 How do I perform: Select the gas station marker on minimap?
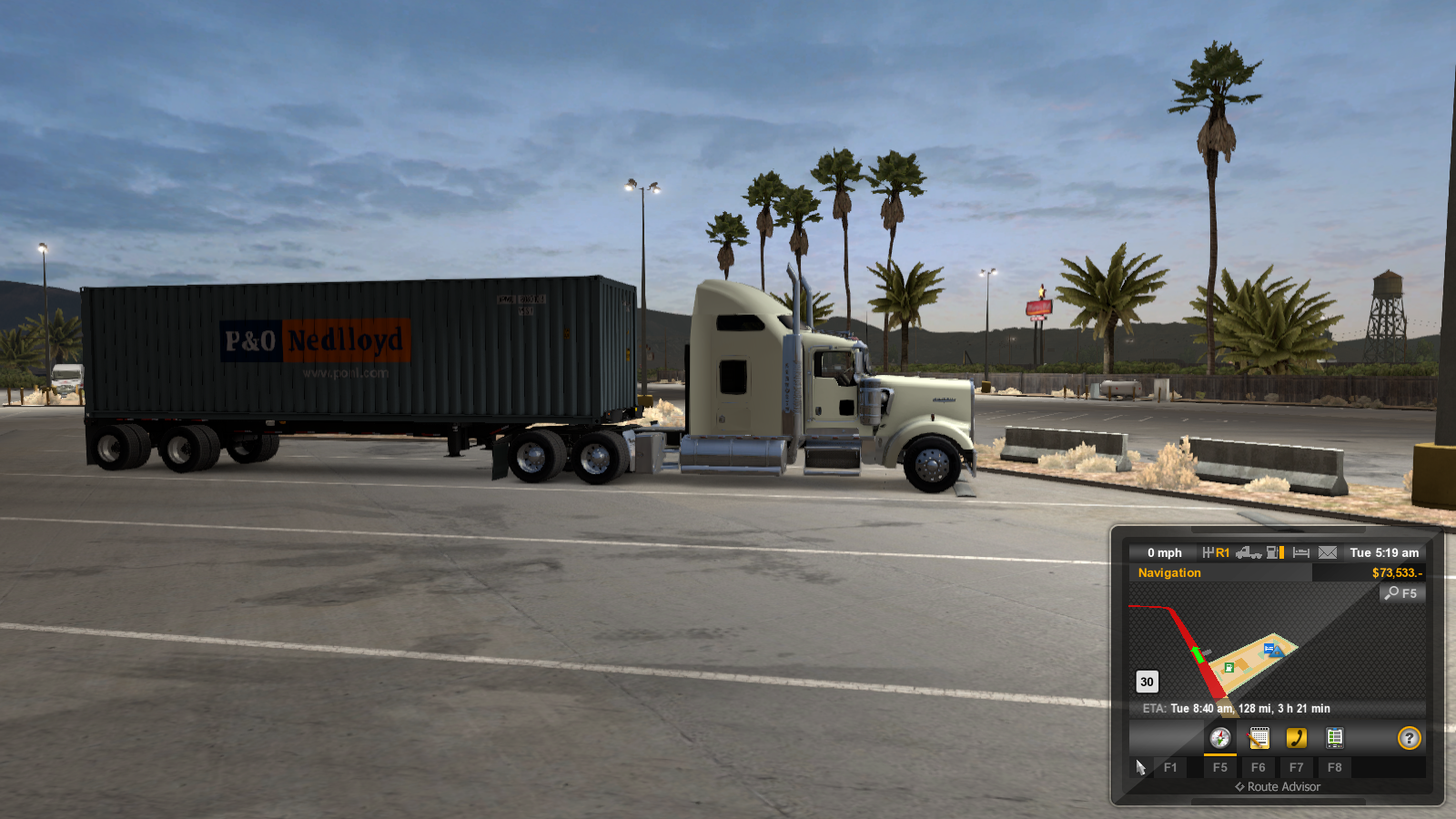click(1229, 667)
